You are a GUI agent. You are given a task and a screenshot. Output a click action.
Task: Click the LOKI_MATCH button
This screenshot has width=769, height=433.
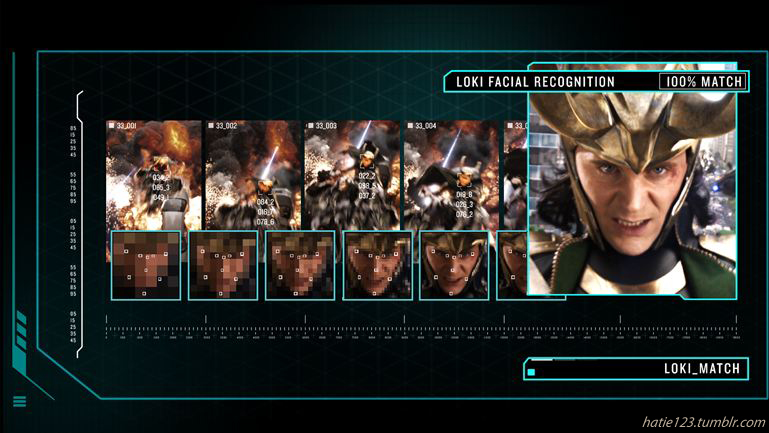click(x=635, y=369)
